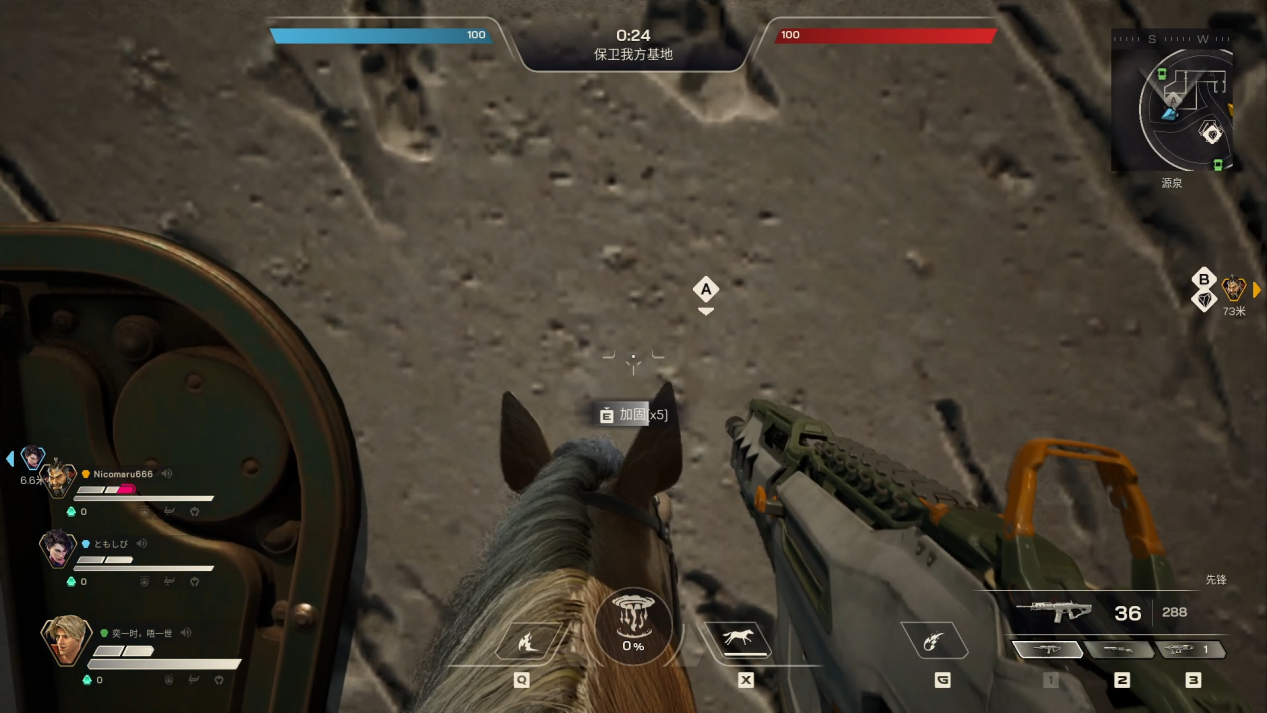Select the objective B diamond marker

pos(1204,279)
